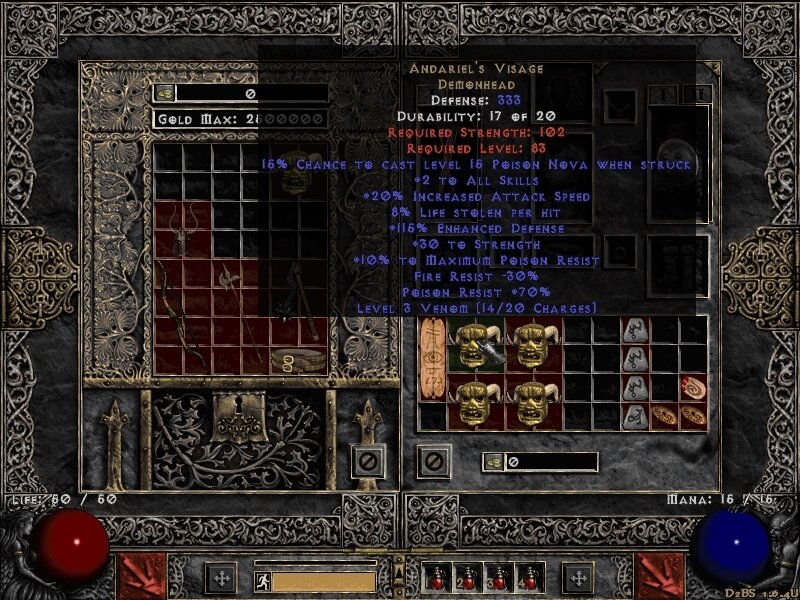Viewport: 800px width, 600px height.
Task: Click the cross button right of the potion belt
Action: tap(577, 577)
